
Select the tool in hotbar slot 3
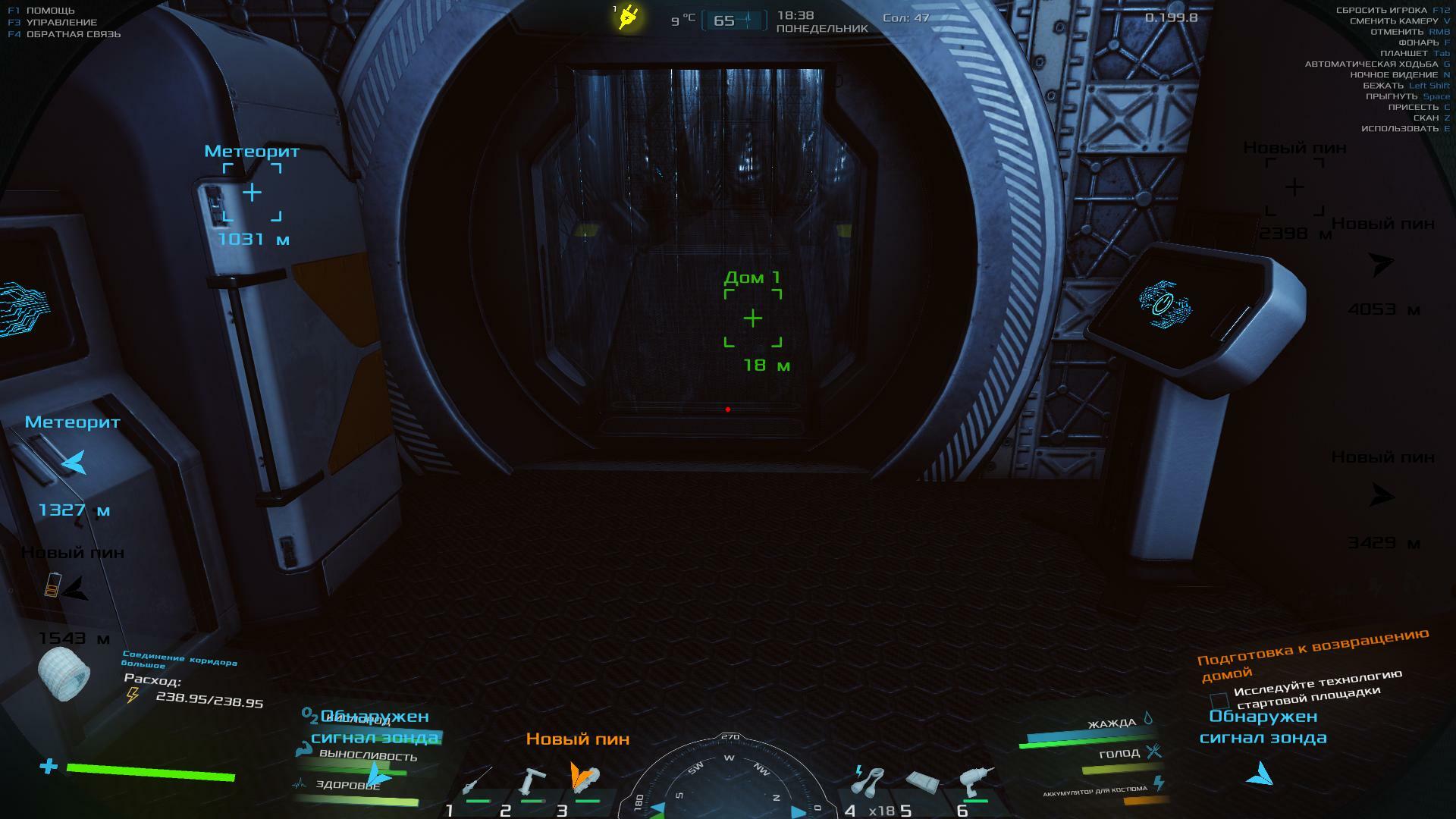coord(585,780)
